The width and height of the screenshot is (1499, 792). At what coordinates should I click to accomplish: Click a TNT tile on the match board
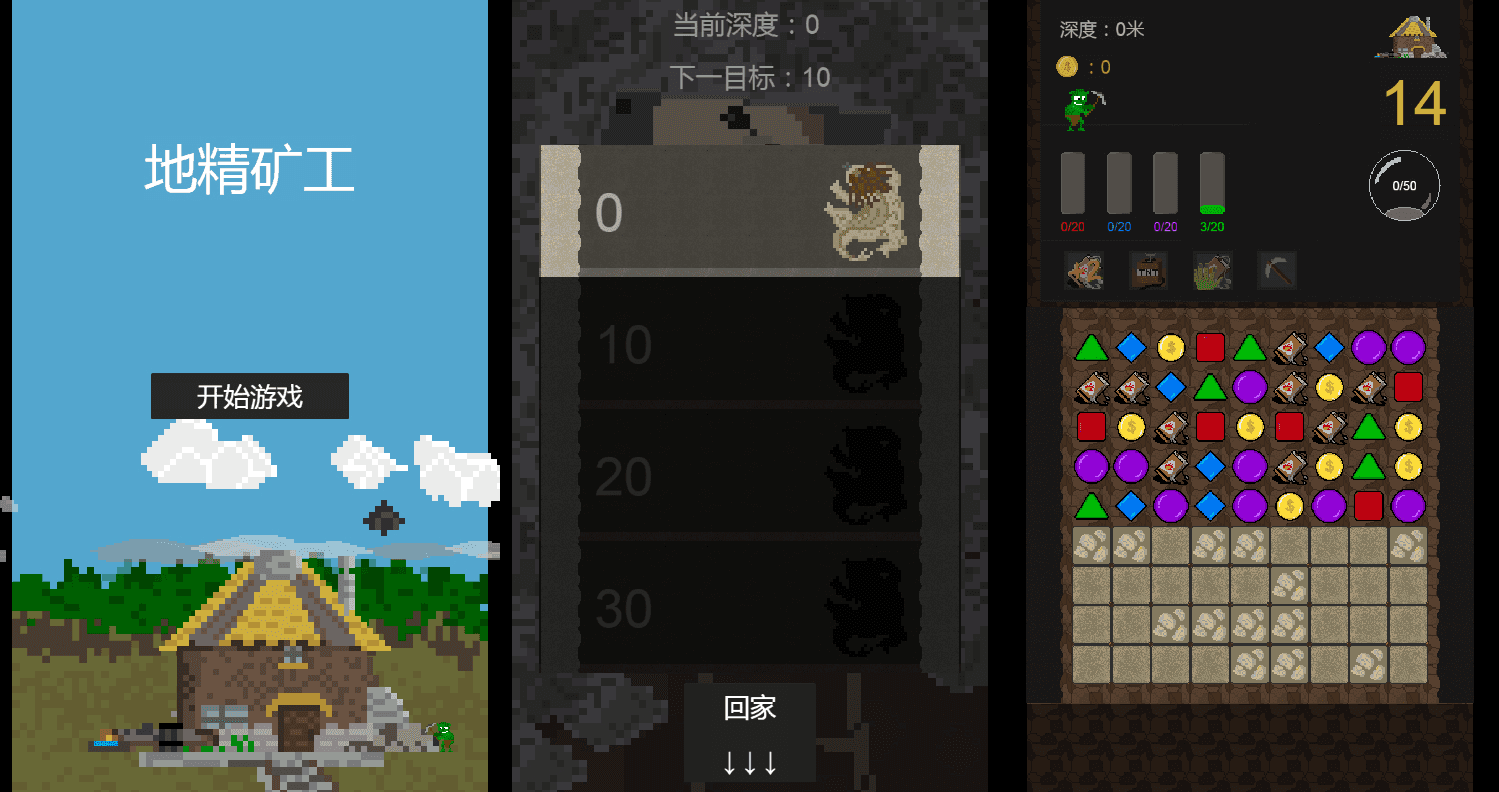[x=1291, y=347]
